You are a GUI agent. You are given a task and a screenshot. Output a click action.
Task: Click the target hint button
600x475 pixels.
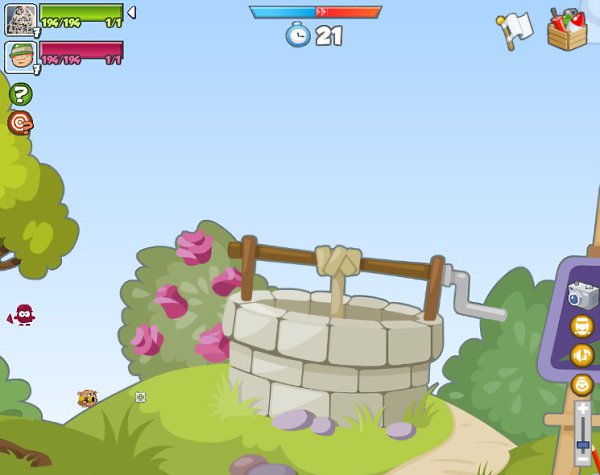coord(20,122)
